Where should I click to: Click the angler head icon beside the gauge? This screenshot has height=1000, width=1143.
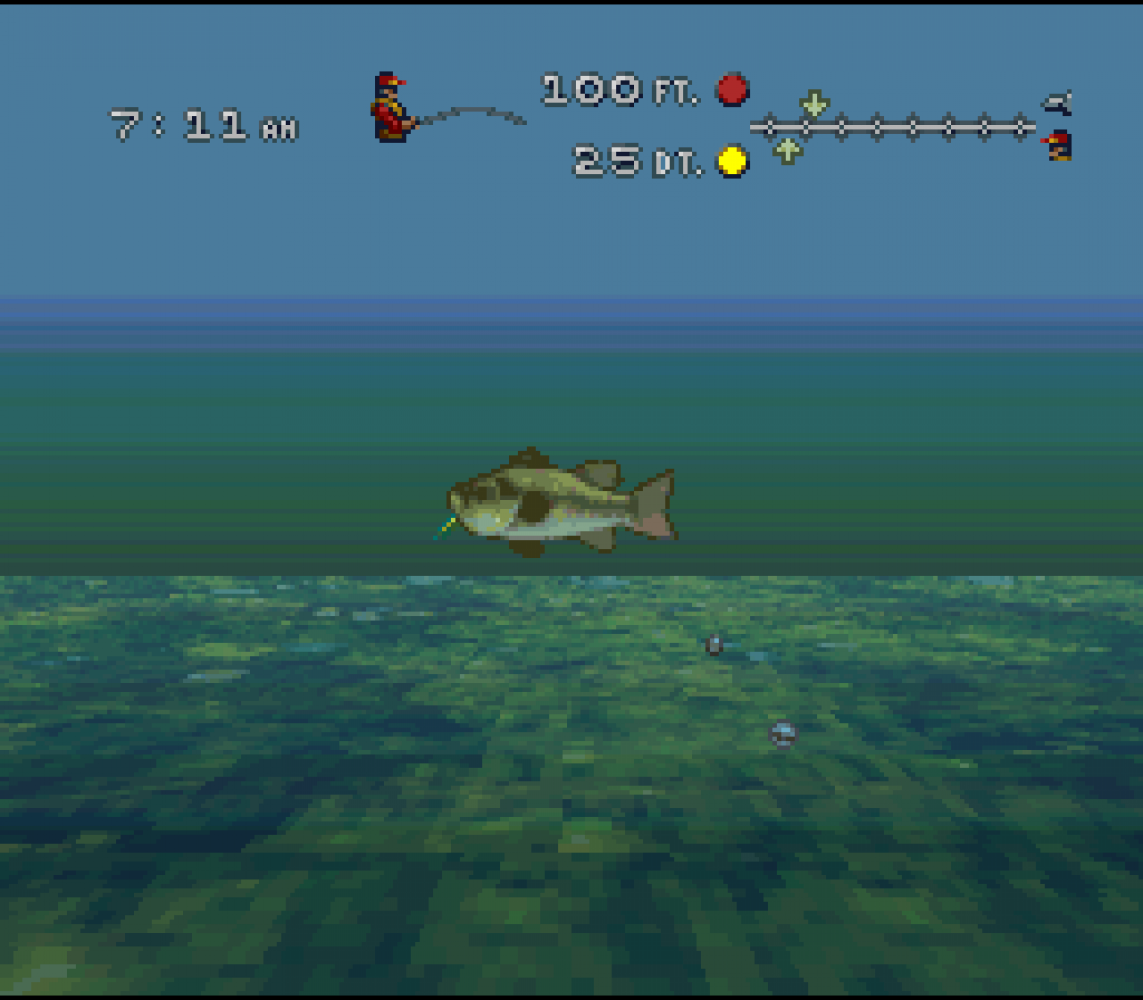tap(1058, 145)
